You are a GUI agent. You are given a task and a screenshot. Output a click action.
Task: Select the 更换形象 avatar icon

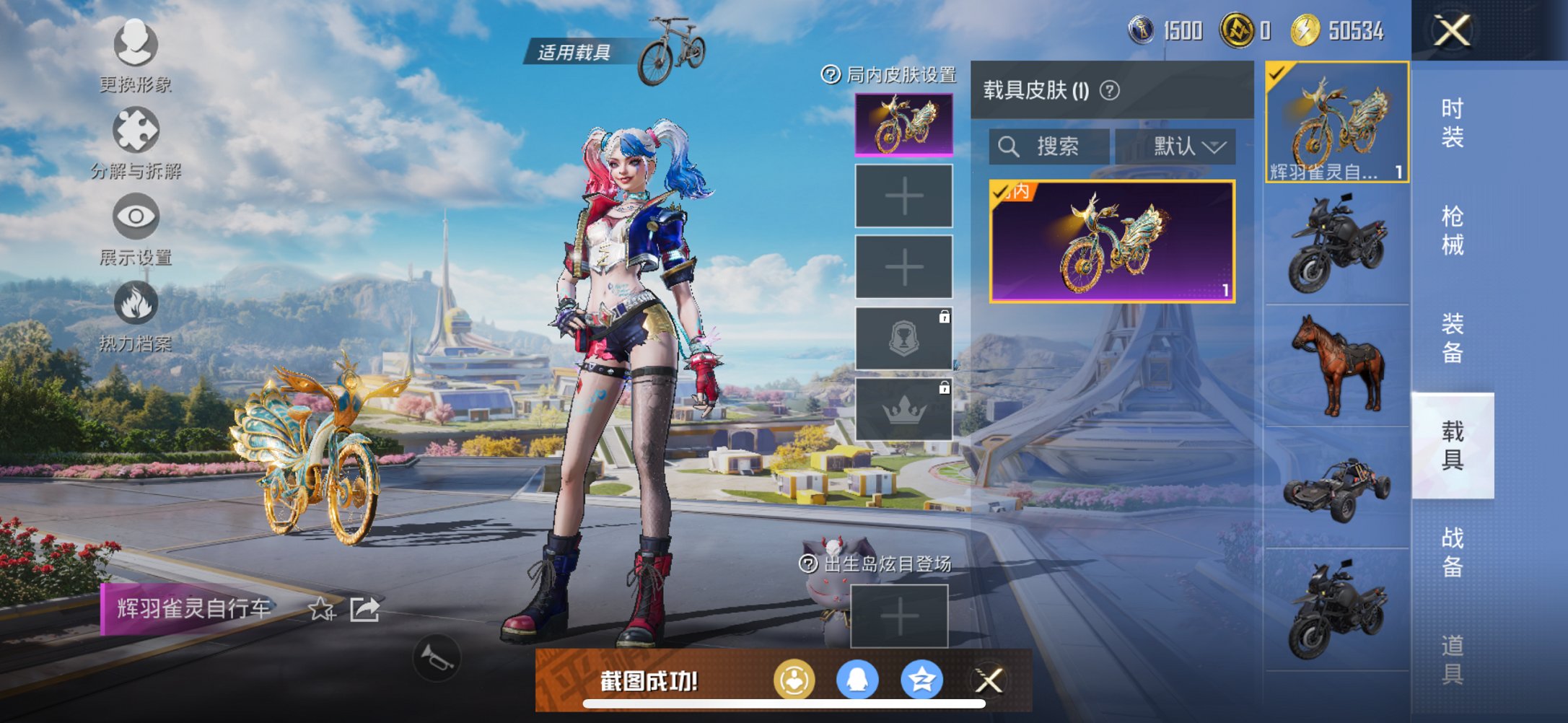[x=134, y=45]
